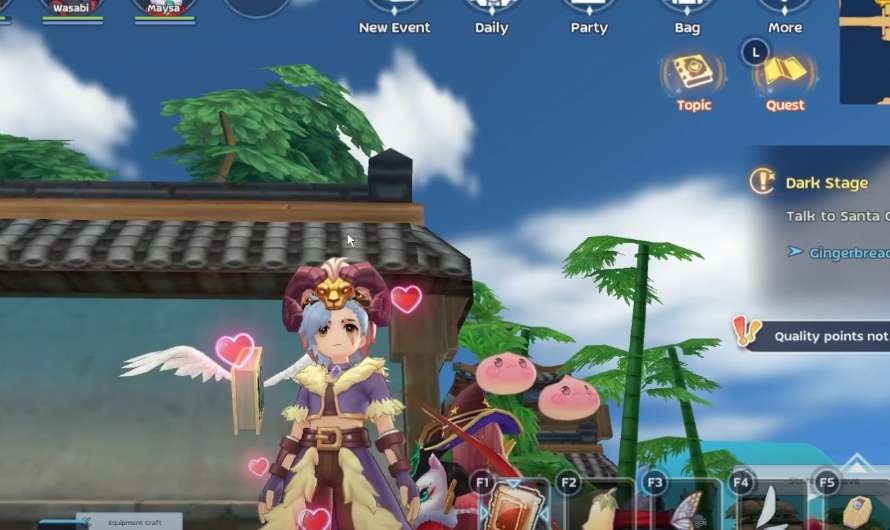Use the butterfly wing in F3 slot

686,508
